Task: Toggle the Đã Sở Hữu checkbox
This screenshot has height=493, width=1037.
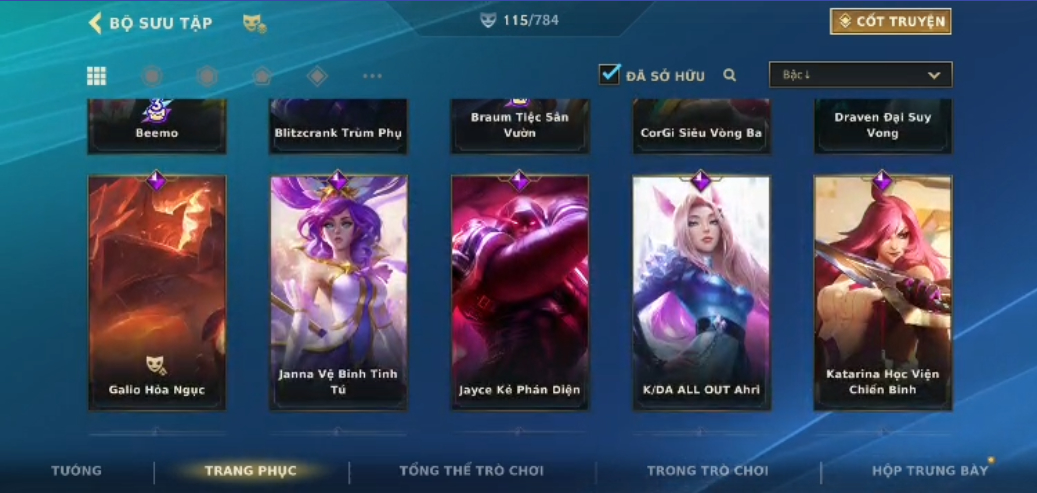Action: click(x=610, y=74)
